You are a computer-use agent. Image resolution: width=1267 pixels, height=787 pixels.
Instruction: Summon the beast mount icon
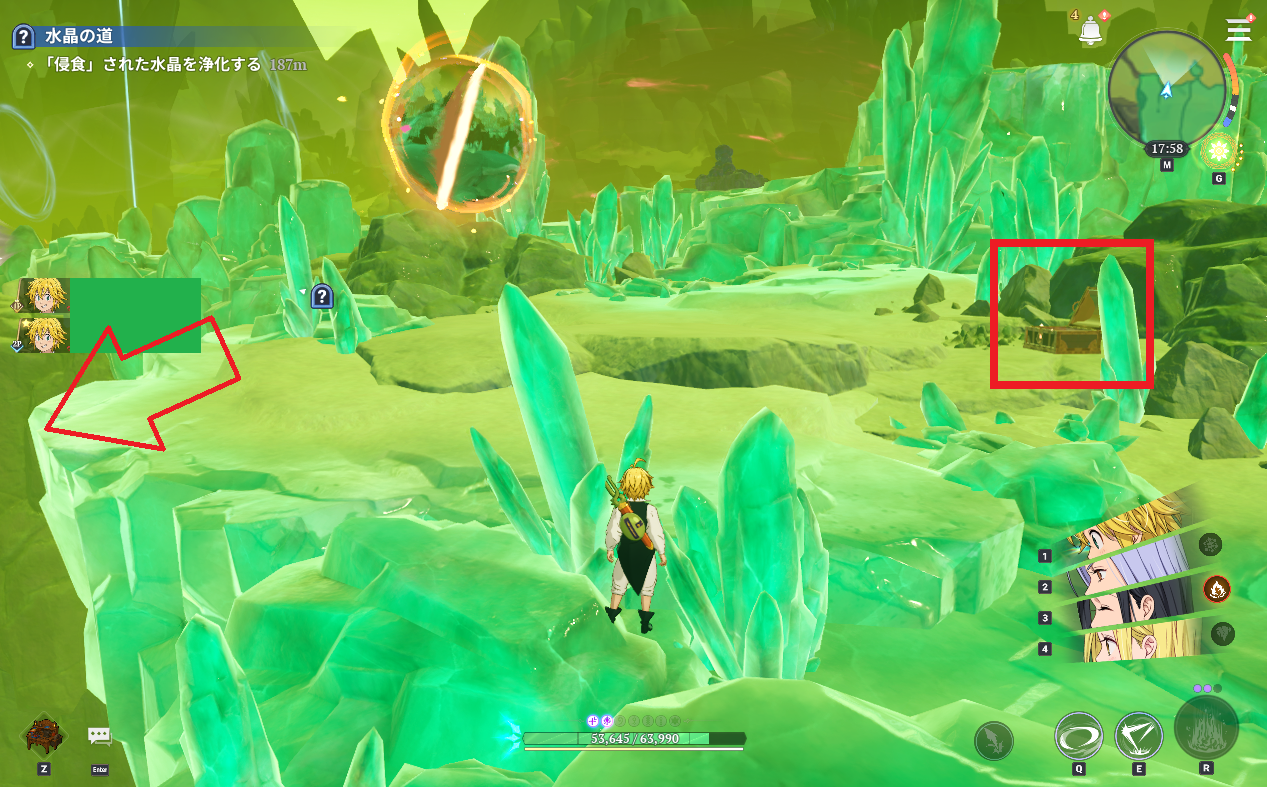pos(44,736)
